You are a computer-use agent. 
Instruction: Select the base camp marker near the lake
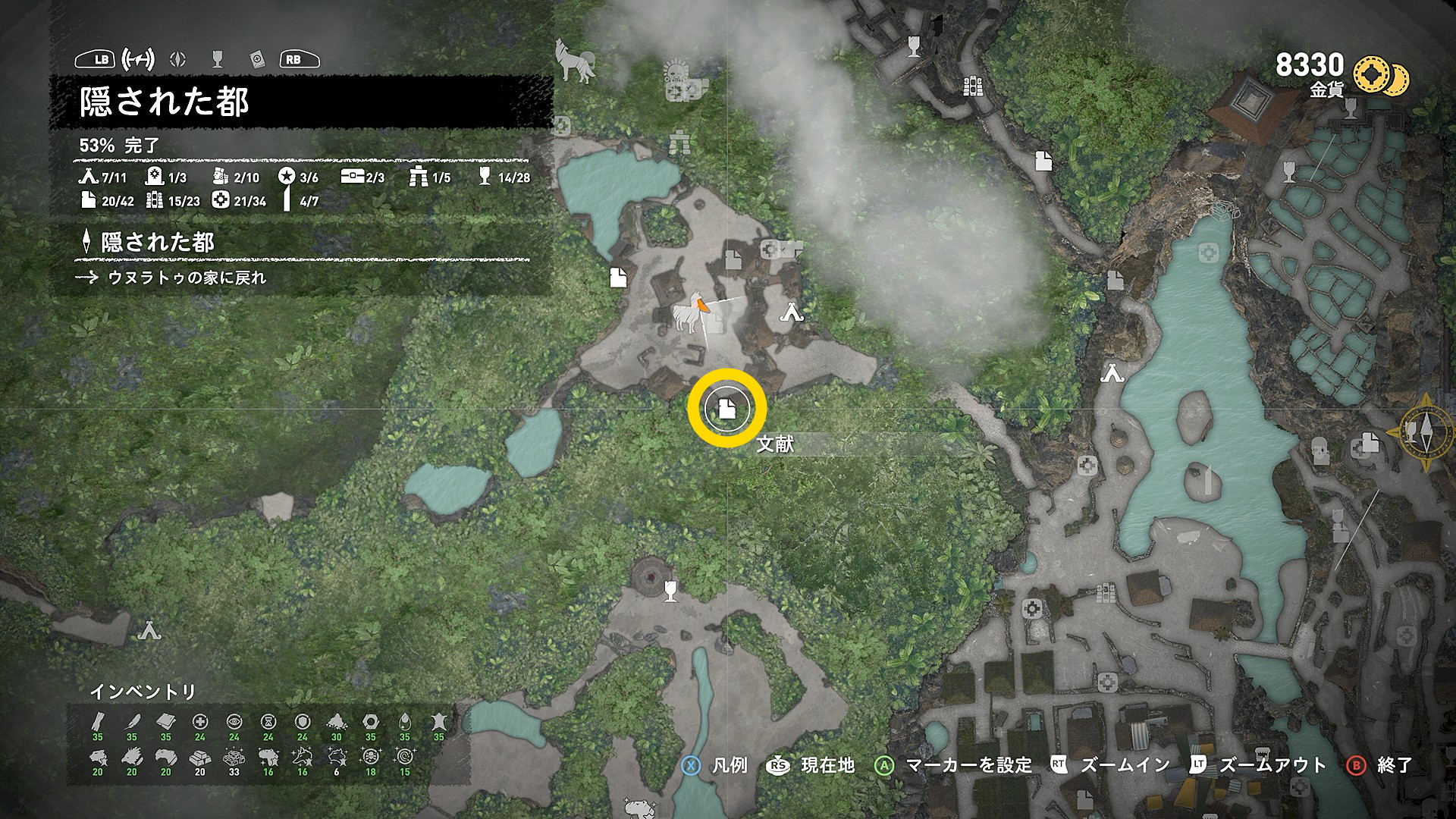click(1112, 373)
